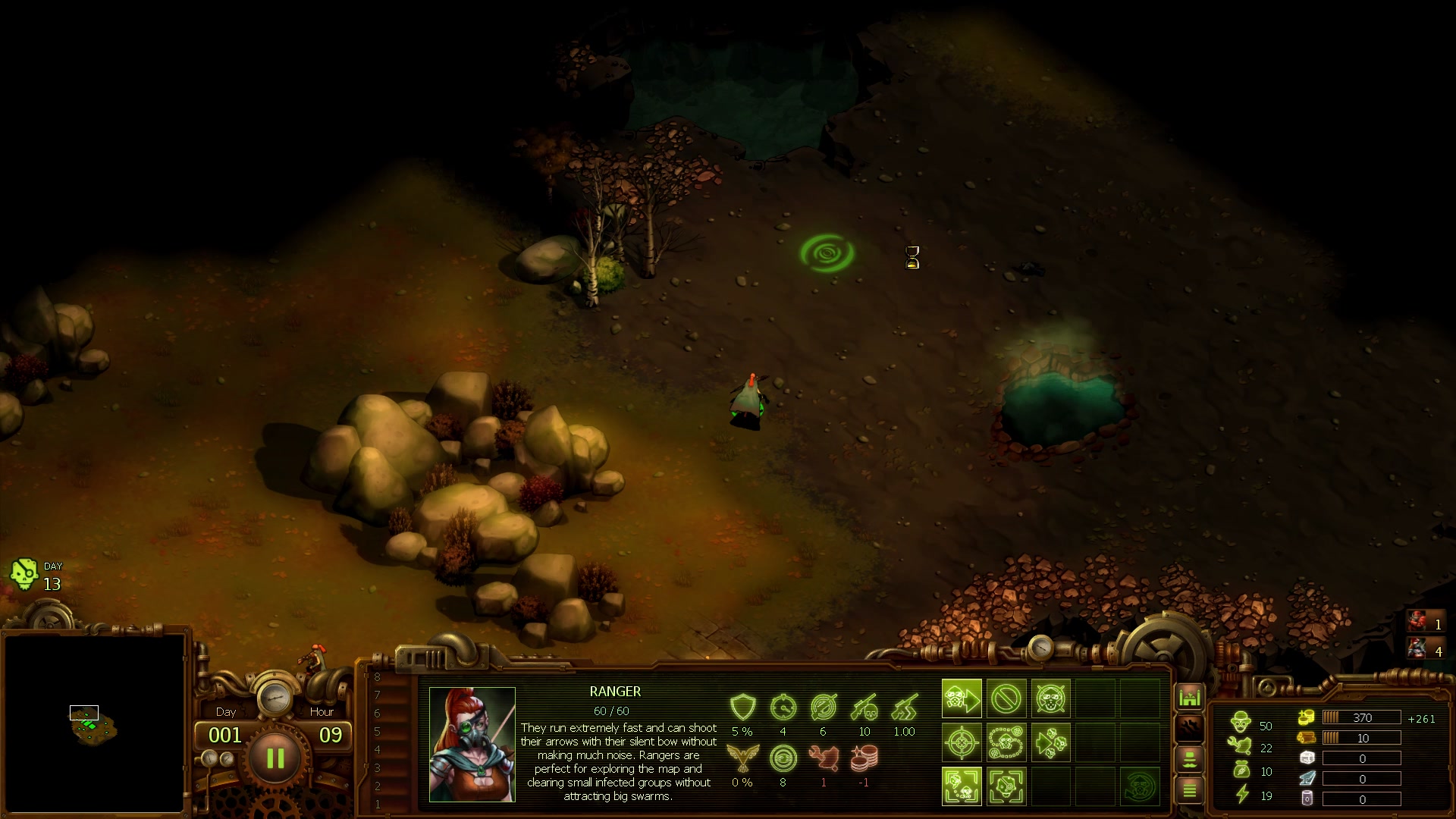Activate the Stop command
1456x819 pixels.
point(1006,698)
